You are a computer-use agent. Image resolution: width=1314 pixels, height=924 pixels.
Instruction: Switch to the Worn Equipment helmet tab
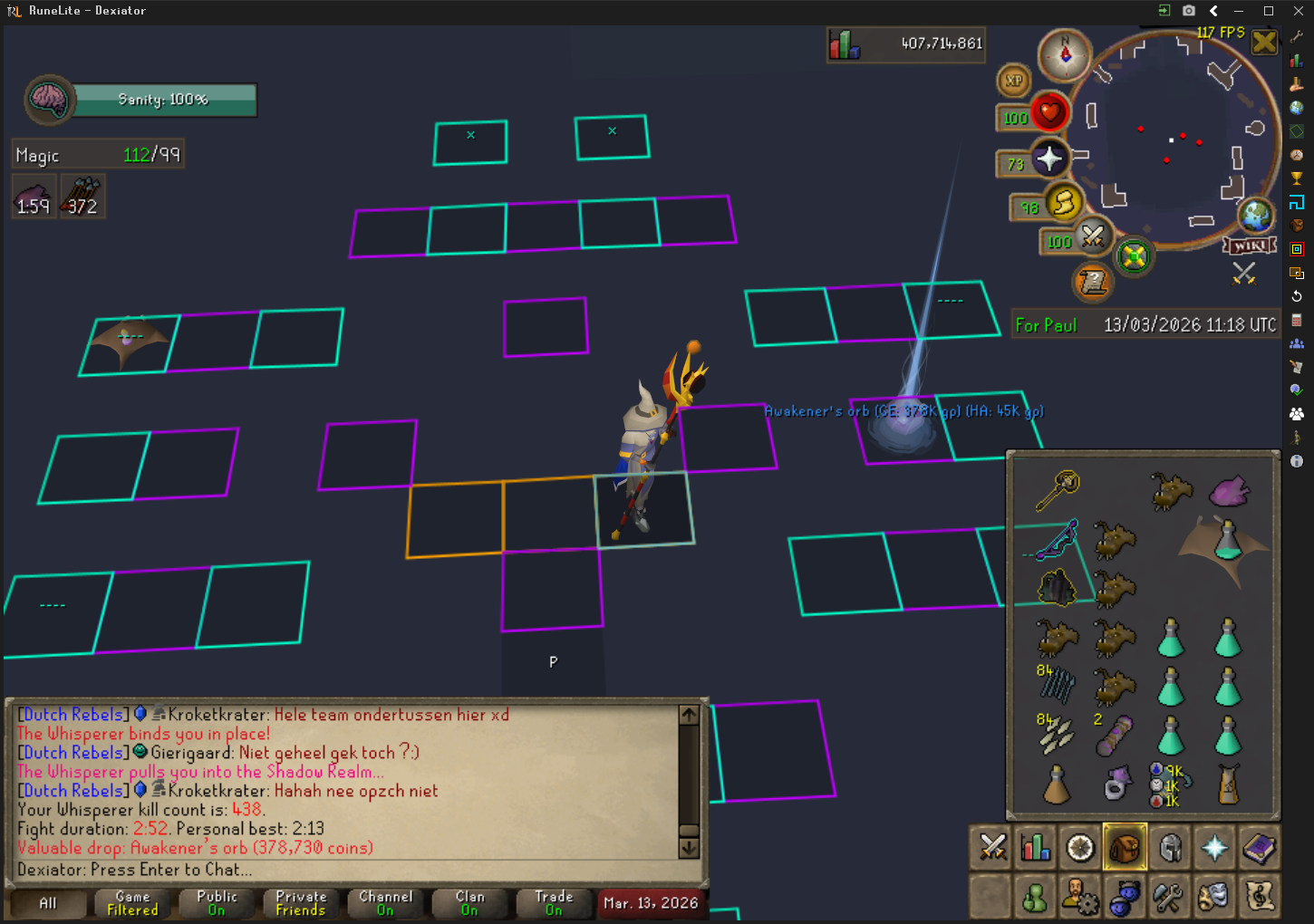point(1170,848)
